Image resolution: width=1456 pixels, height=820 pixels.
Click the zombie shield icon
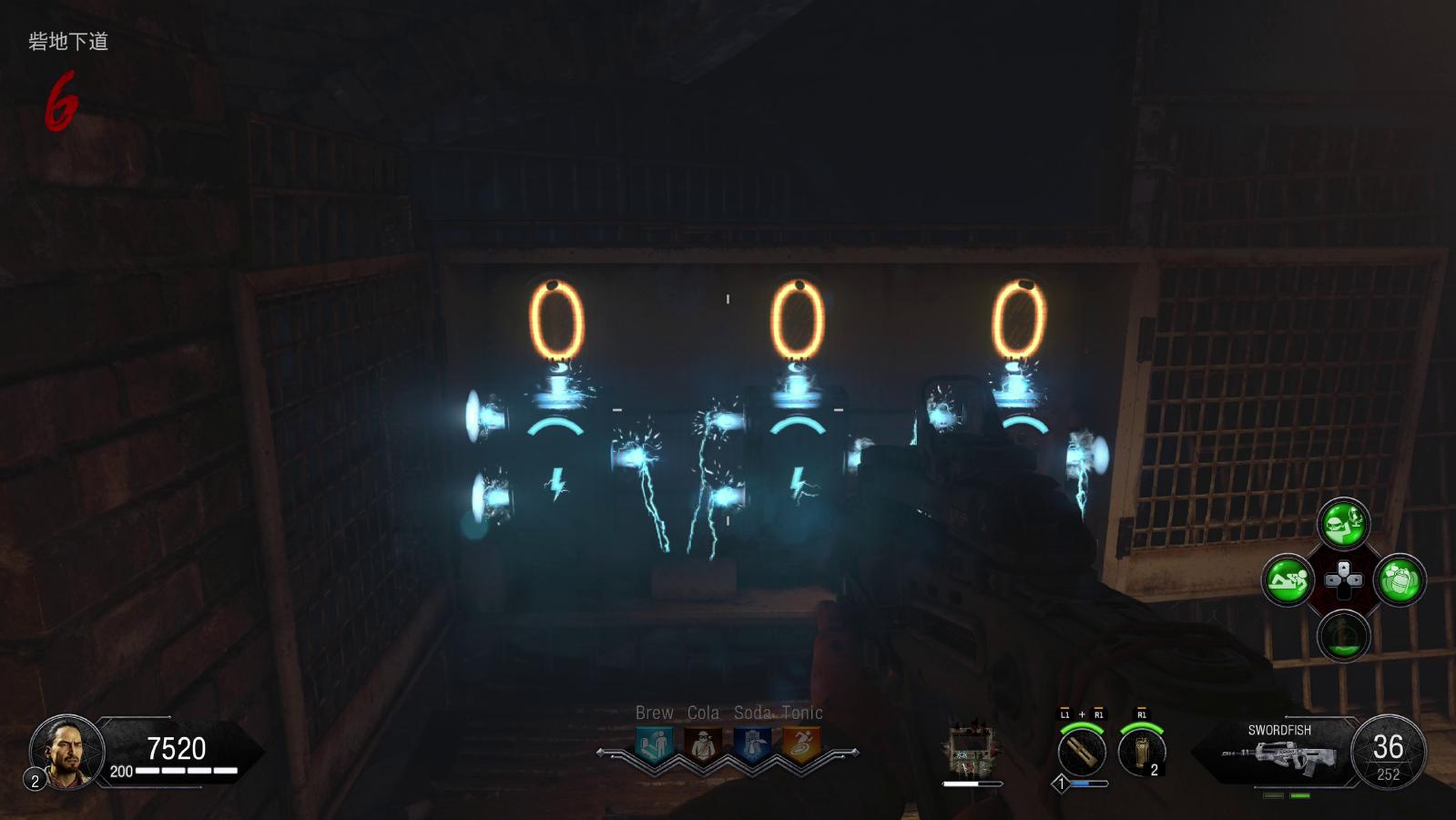[x=971, y=751]
